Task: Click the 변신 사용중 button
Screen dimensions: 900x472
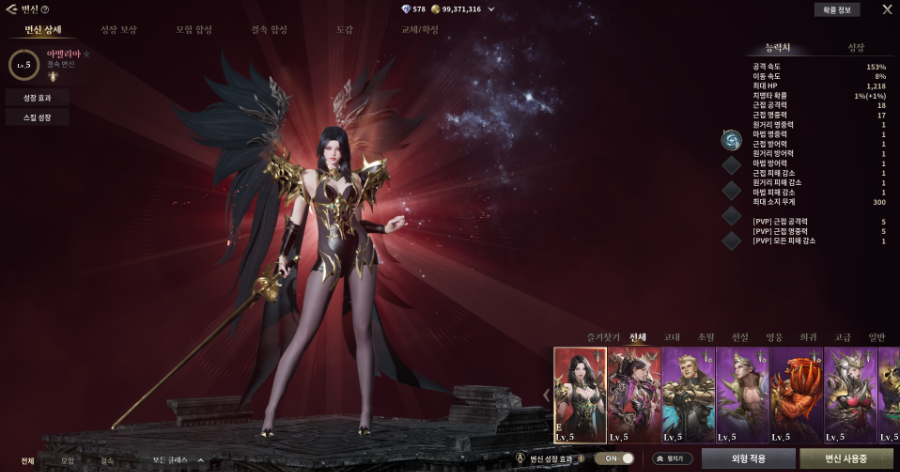Action: (x=846, y=459)
